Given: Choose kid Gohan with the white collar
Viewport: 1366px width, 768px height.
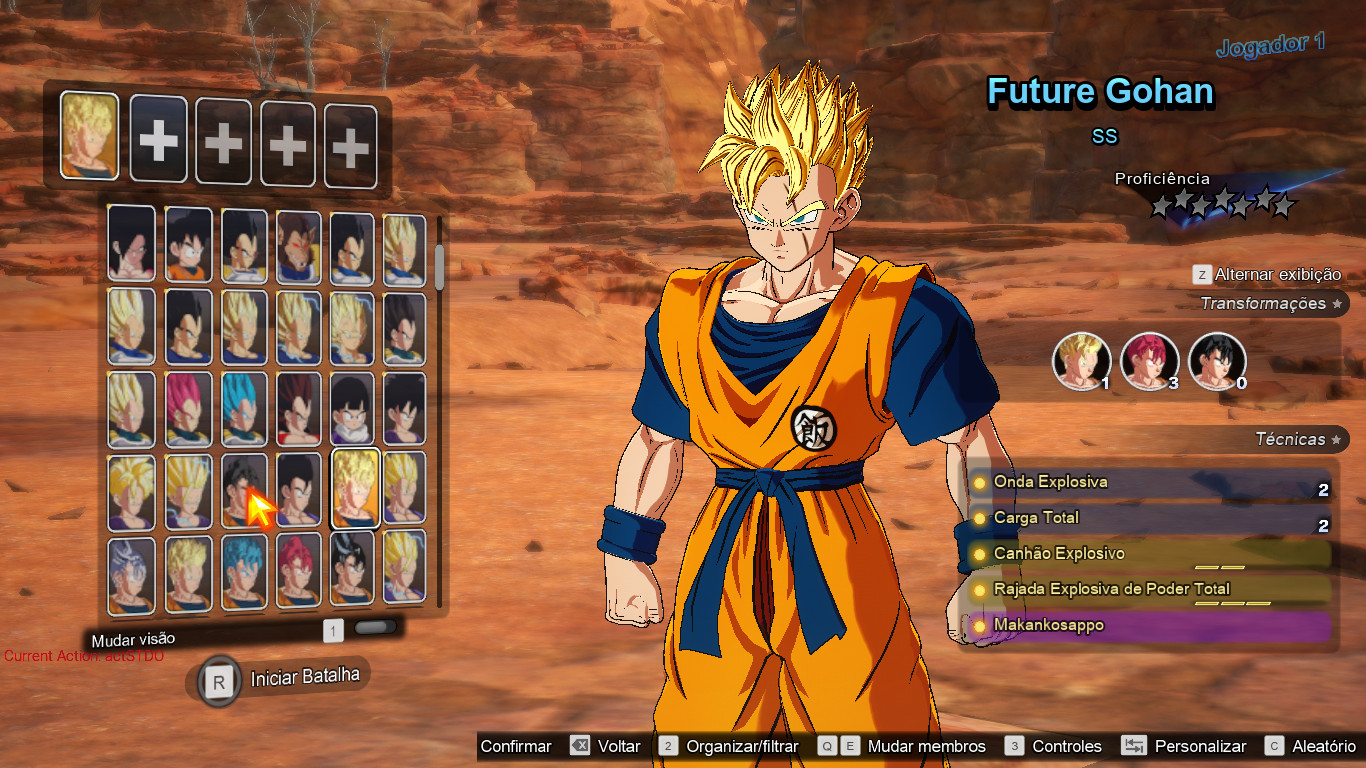Looking at the screenshot, I should click(353, 409).
